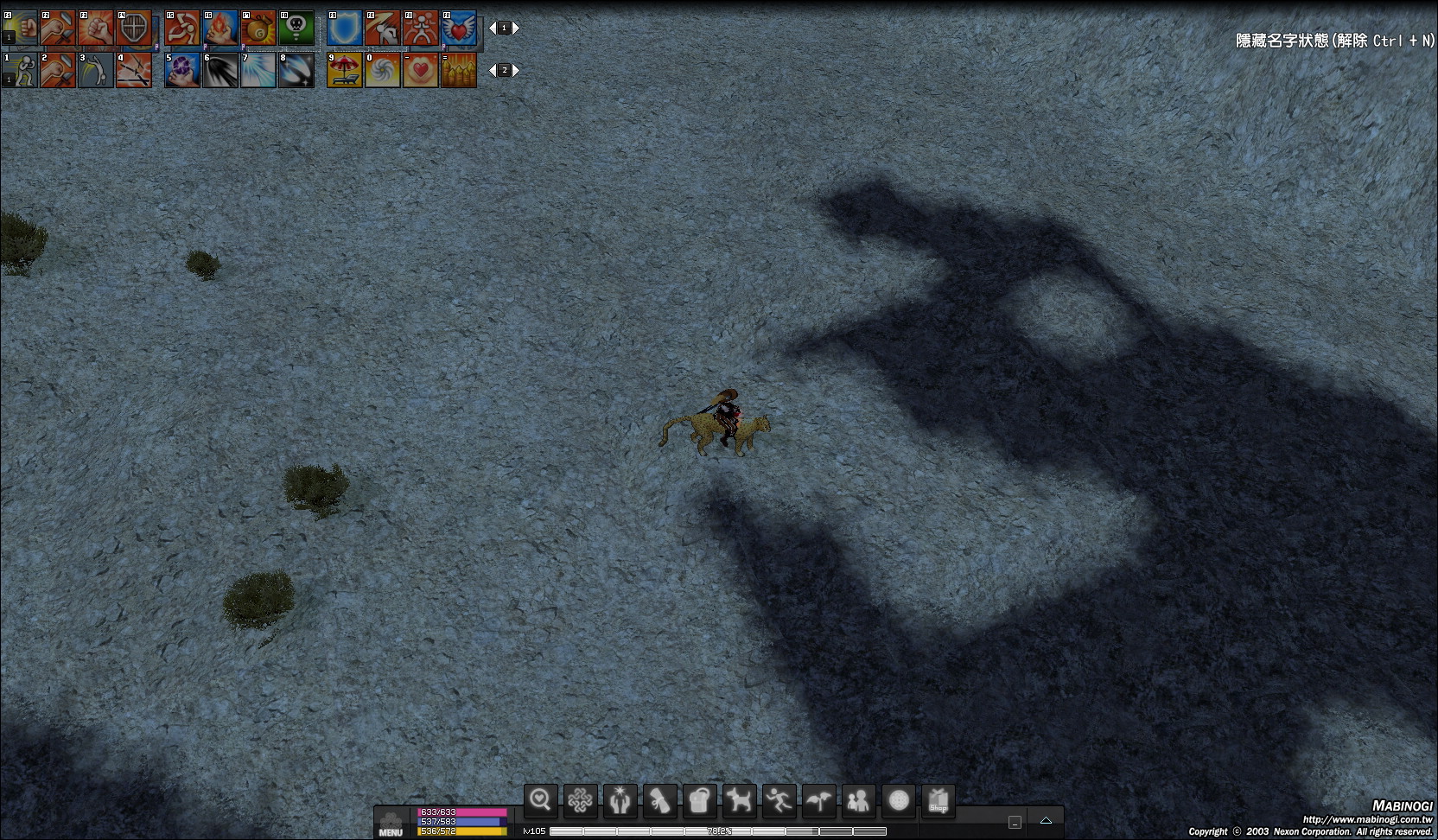Open the MENU button
Viewport: 1438px width, 840px height.
coord(391,824)
